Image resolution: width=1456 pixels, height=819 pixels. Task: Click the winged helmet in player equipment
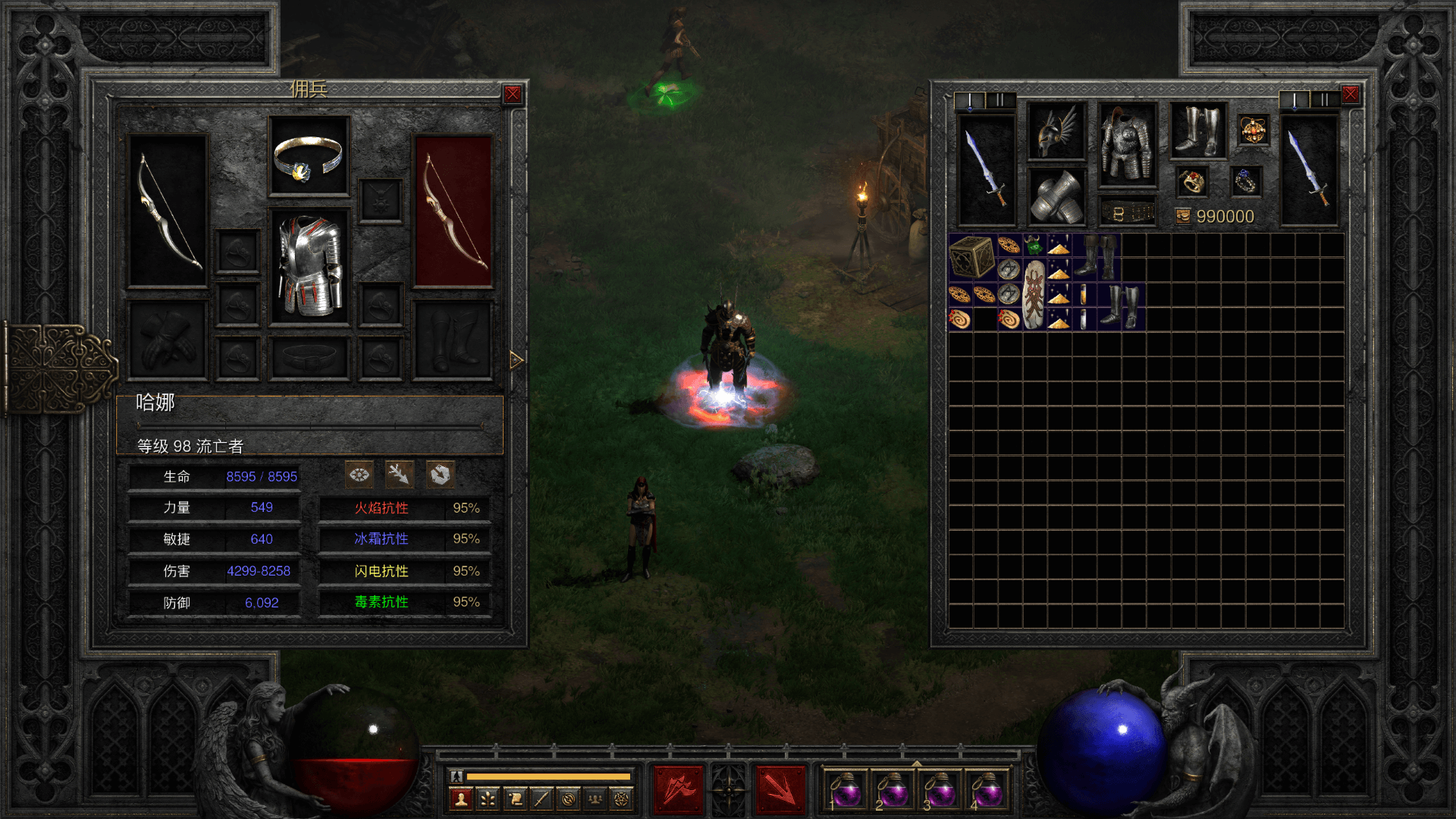[1056, 131]
